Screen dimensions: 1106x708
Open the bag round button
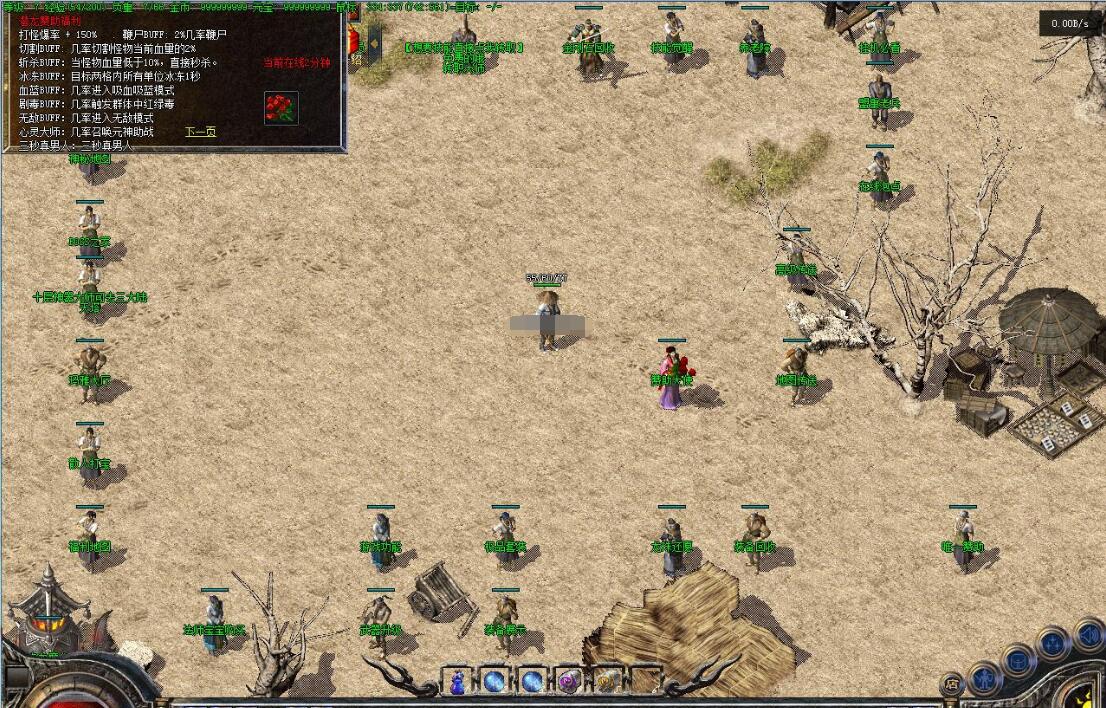pyautogui.click(x=1018, y=661)
